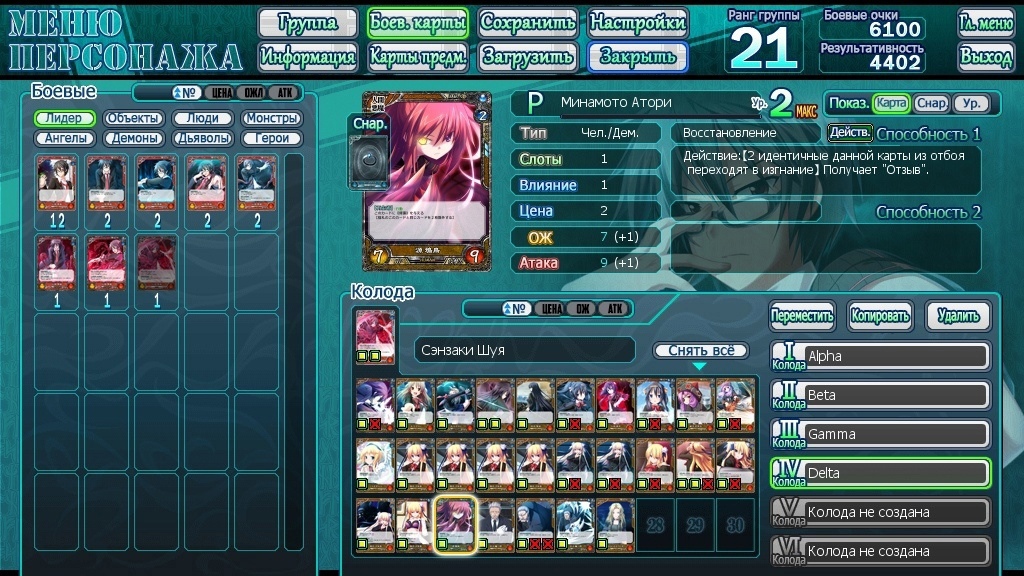Select the Герои filter

coord(272,138)
